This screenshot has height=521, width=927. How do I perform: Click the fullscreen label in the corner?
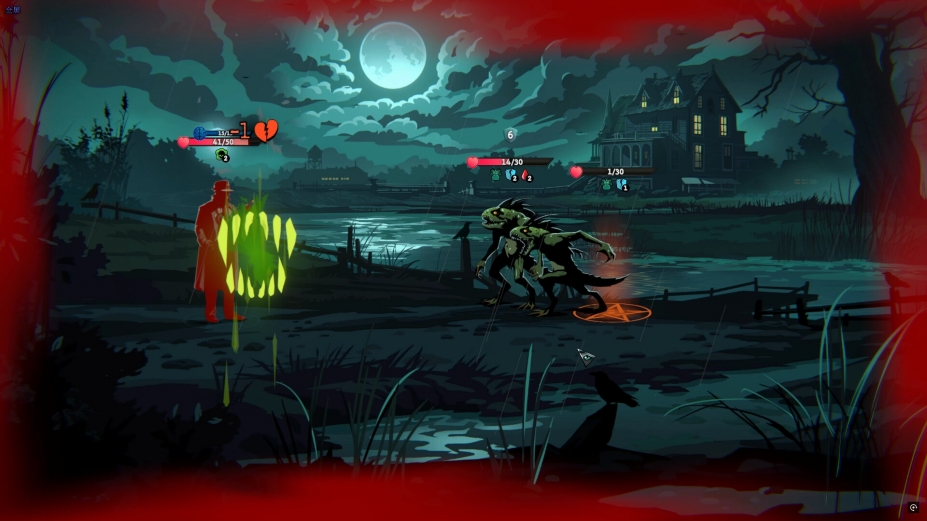12,9
